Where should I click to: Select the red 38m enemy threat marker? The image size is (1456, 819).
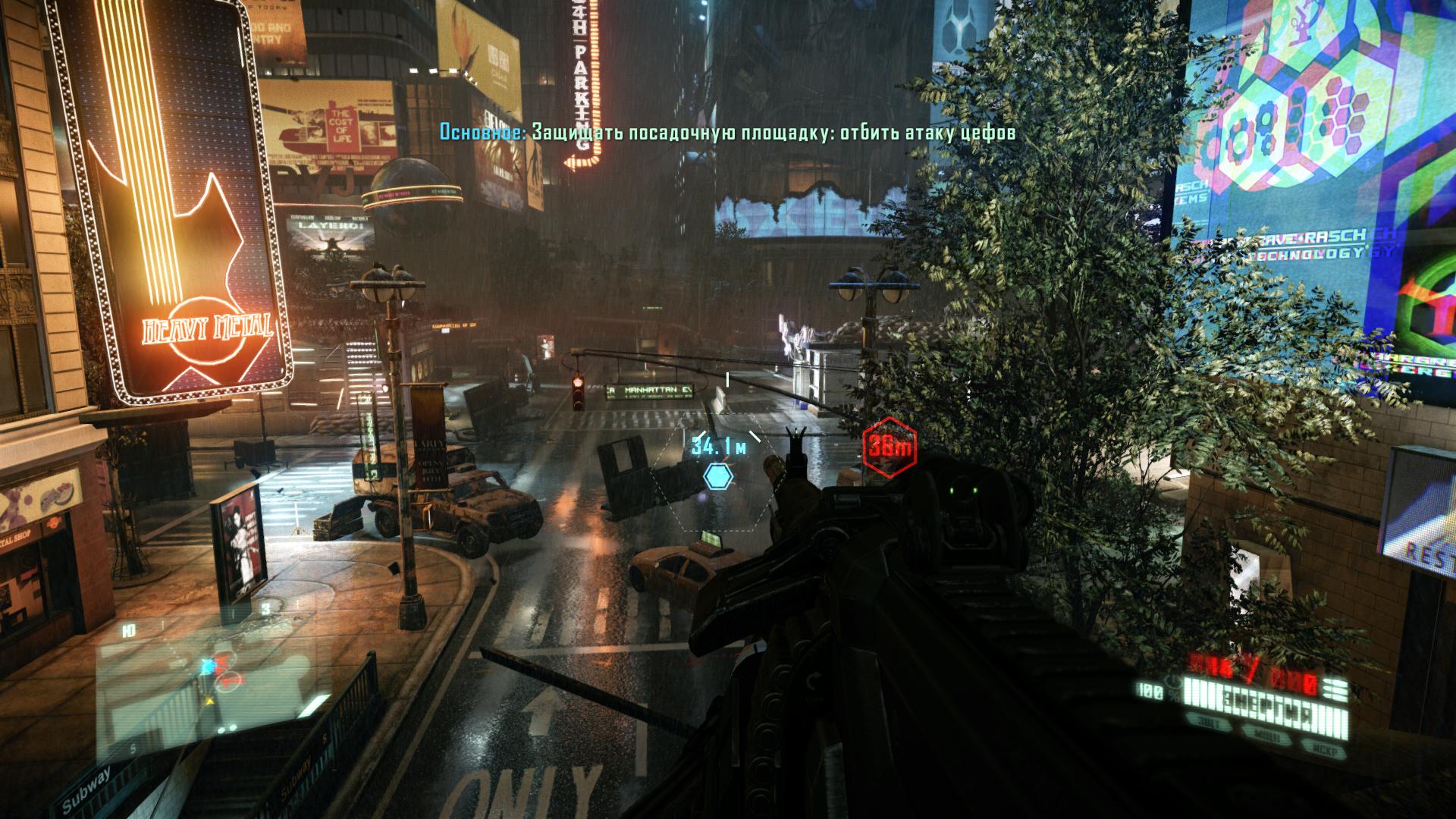[x=890, y=447]
